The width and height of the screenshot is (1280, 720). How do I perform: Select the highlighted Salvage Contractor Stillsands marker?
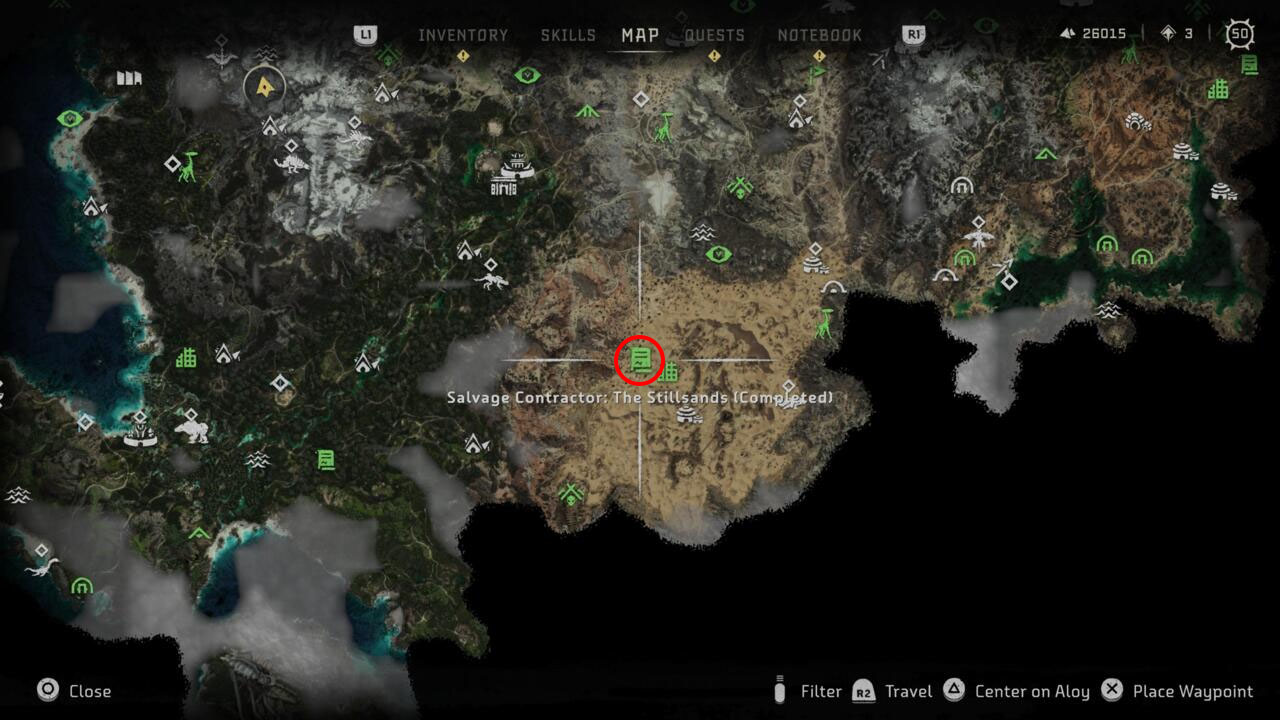(640, 360)
